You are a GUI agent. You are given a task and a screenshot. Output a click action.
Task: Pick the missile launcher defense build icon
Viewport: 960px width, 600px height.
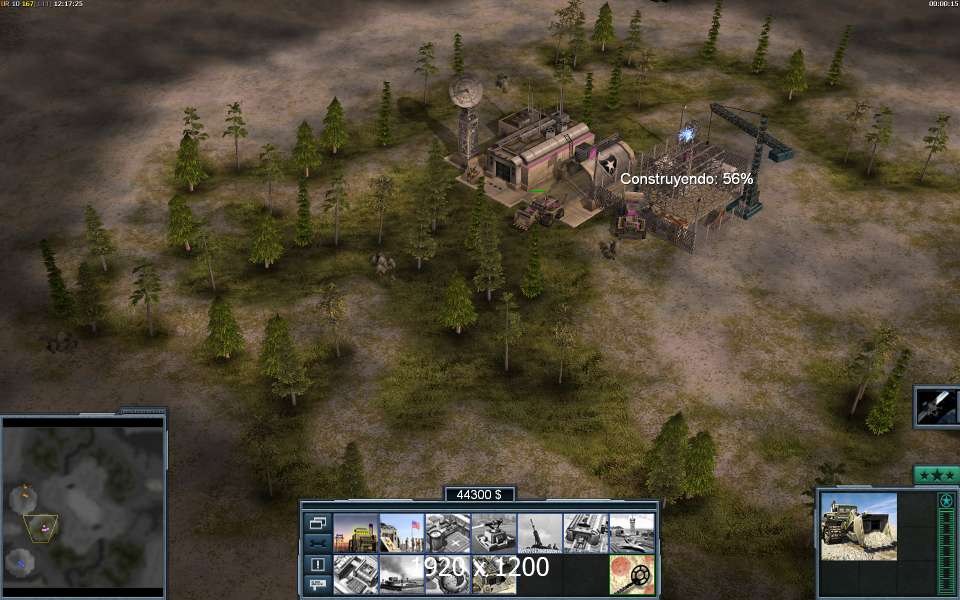tap(539, 533)
